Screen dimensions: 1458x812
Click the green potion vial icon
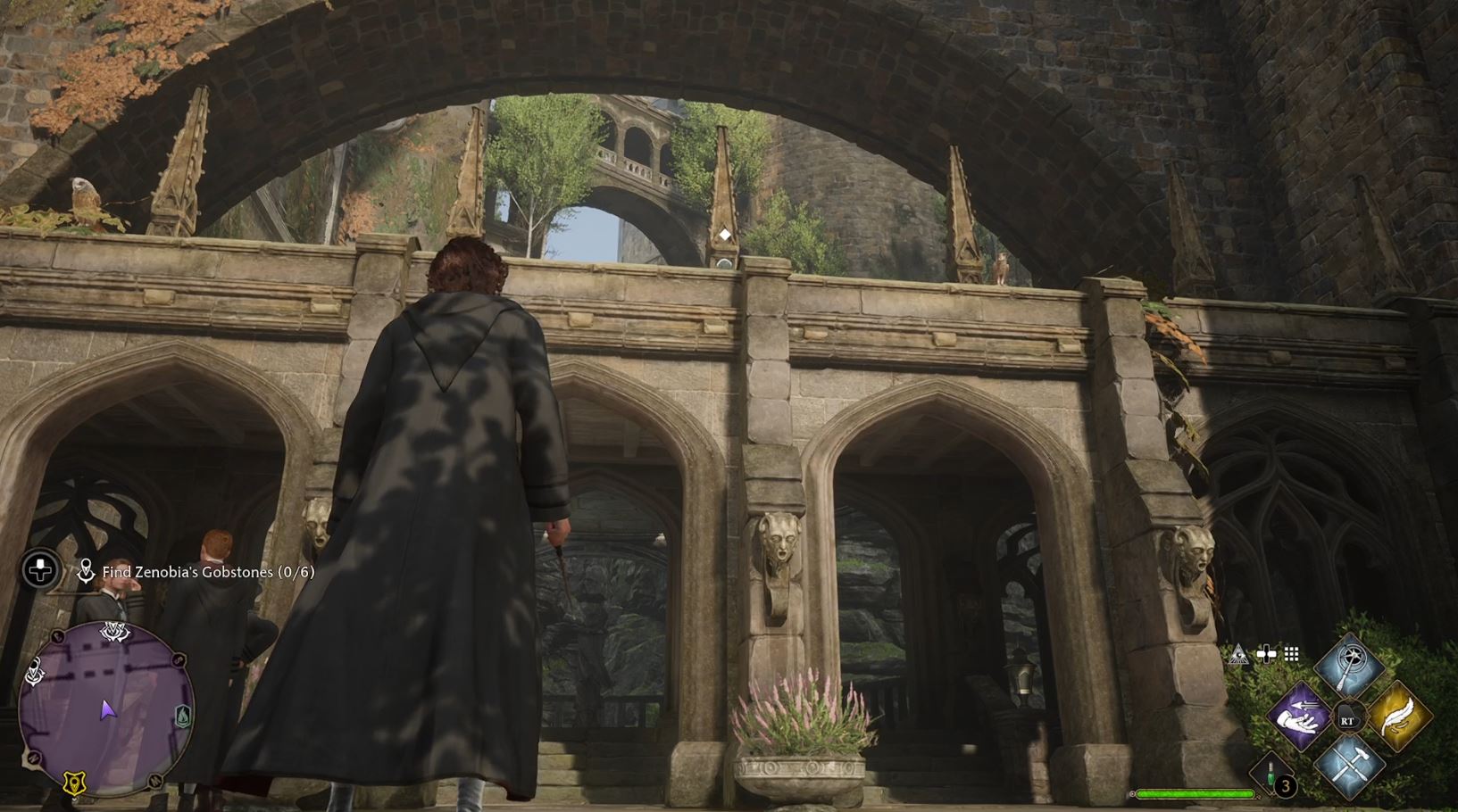coord(1271,773)
